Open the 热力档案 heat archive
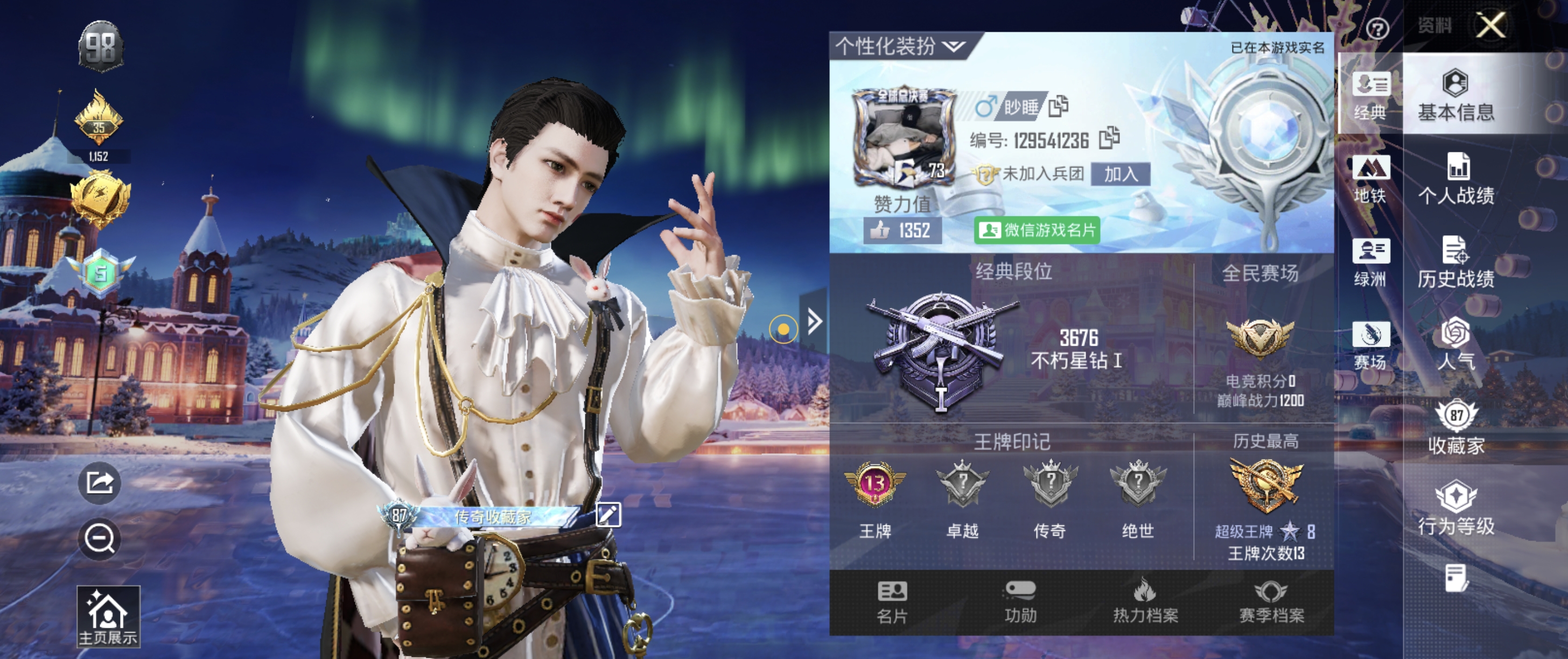 (1145, 602)
